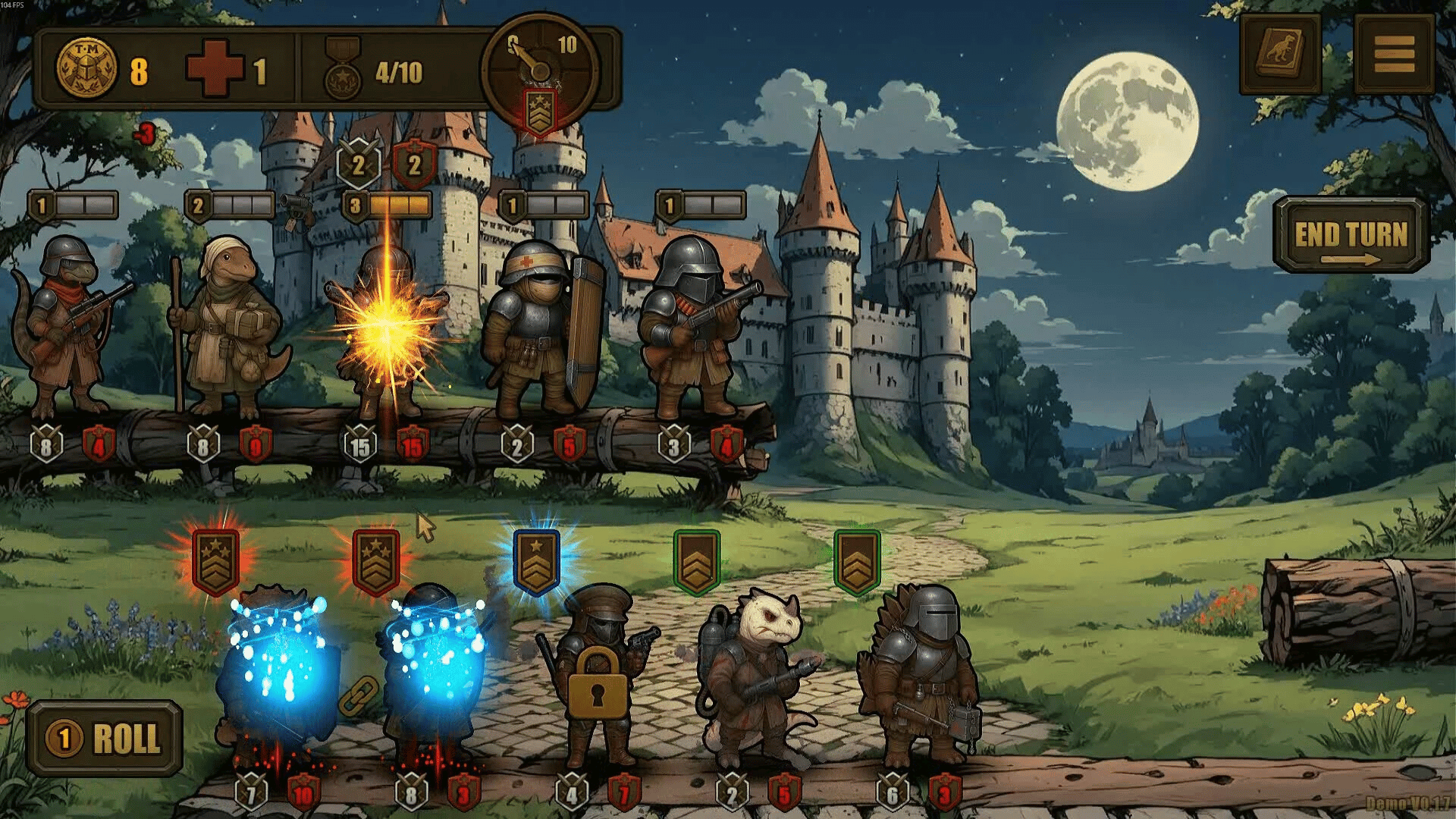Roll the dice with the ROLL button

click(x=105, y=738)
